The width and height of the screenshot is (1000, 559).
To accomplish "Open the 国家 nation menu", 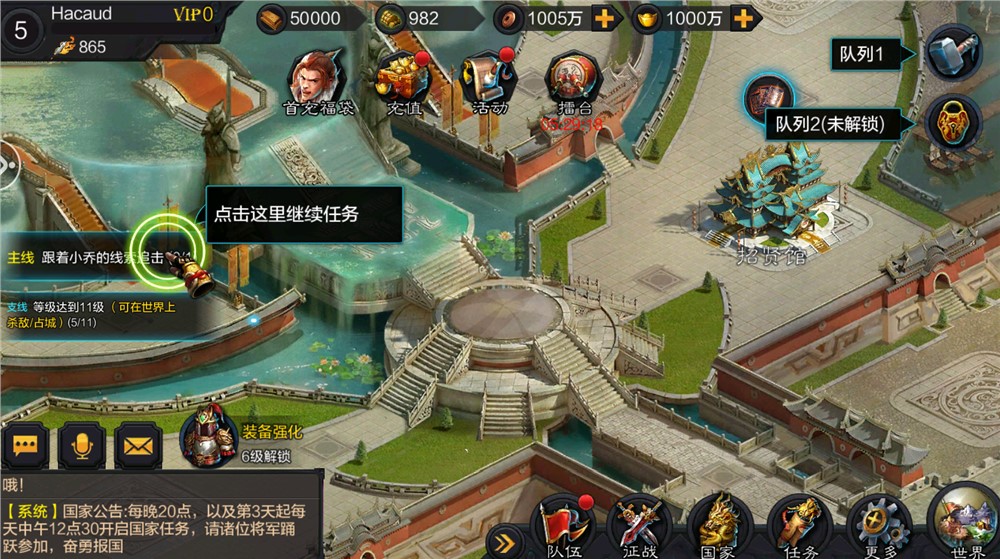I will [720, 524].
